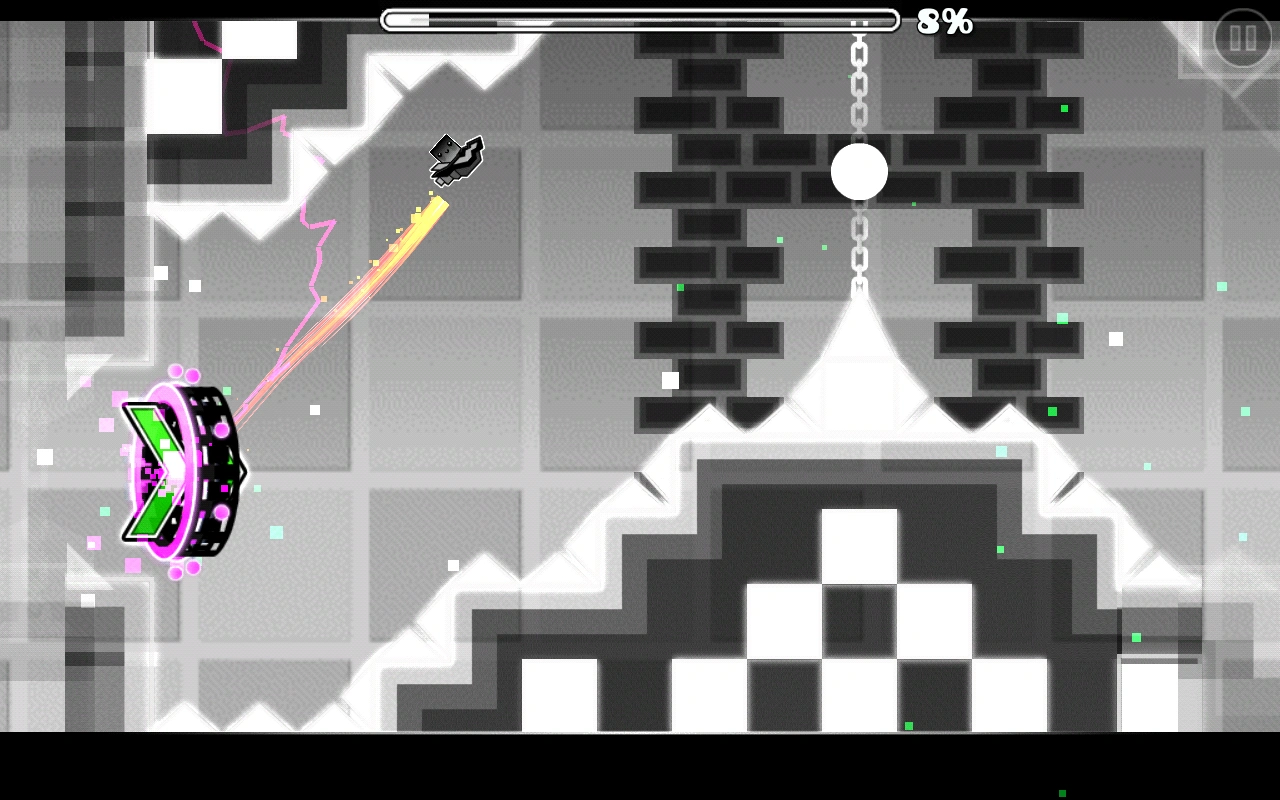Click the white square block near the brick pillar

(x=668, y=380)
